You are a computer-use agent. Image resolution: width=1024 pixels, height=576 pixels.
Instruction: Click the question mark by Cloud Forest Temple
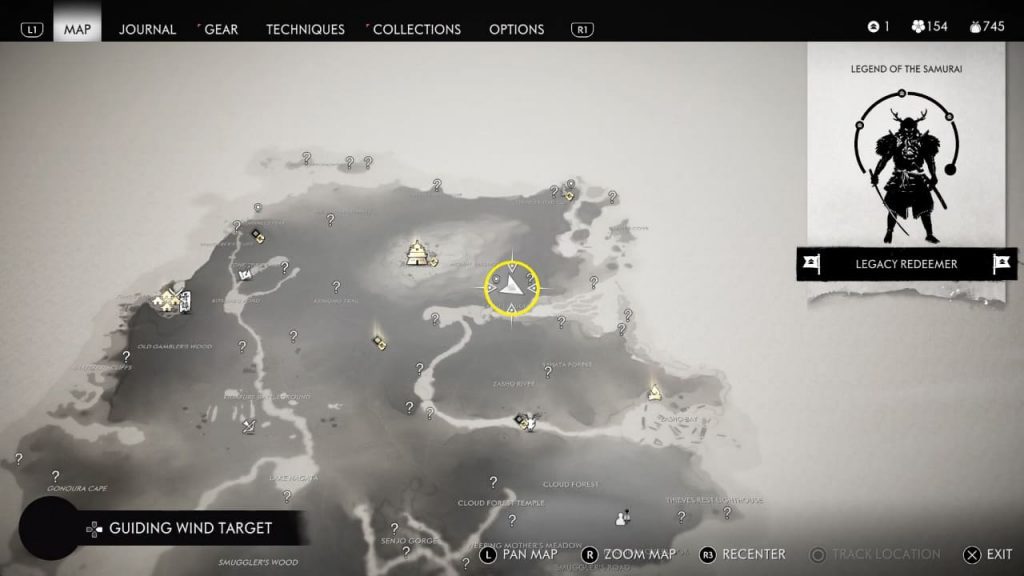[493, 482]
